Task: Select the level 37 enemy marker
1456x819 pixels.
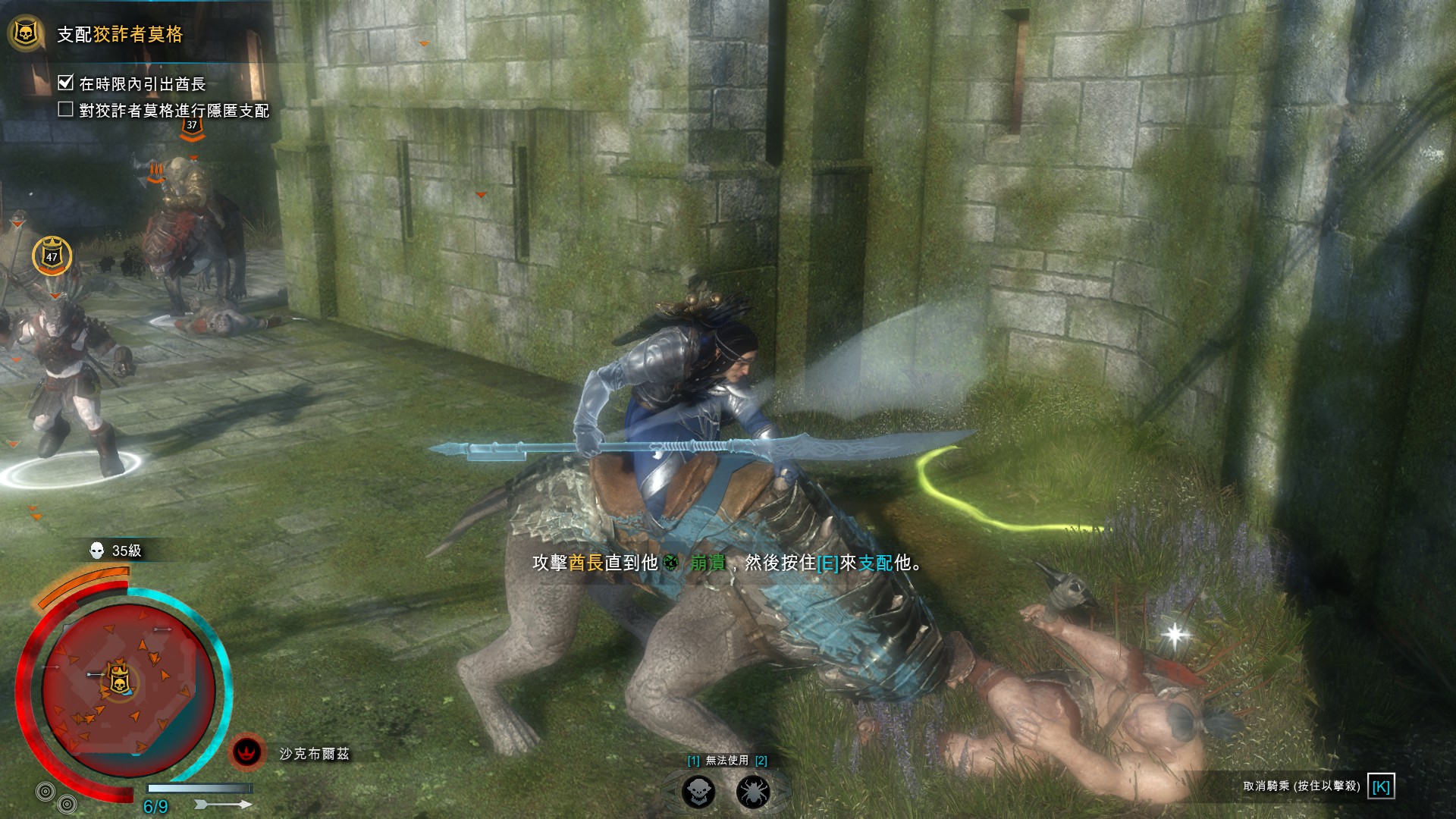Action: (x=192, y=127)
